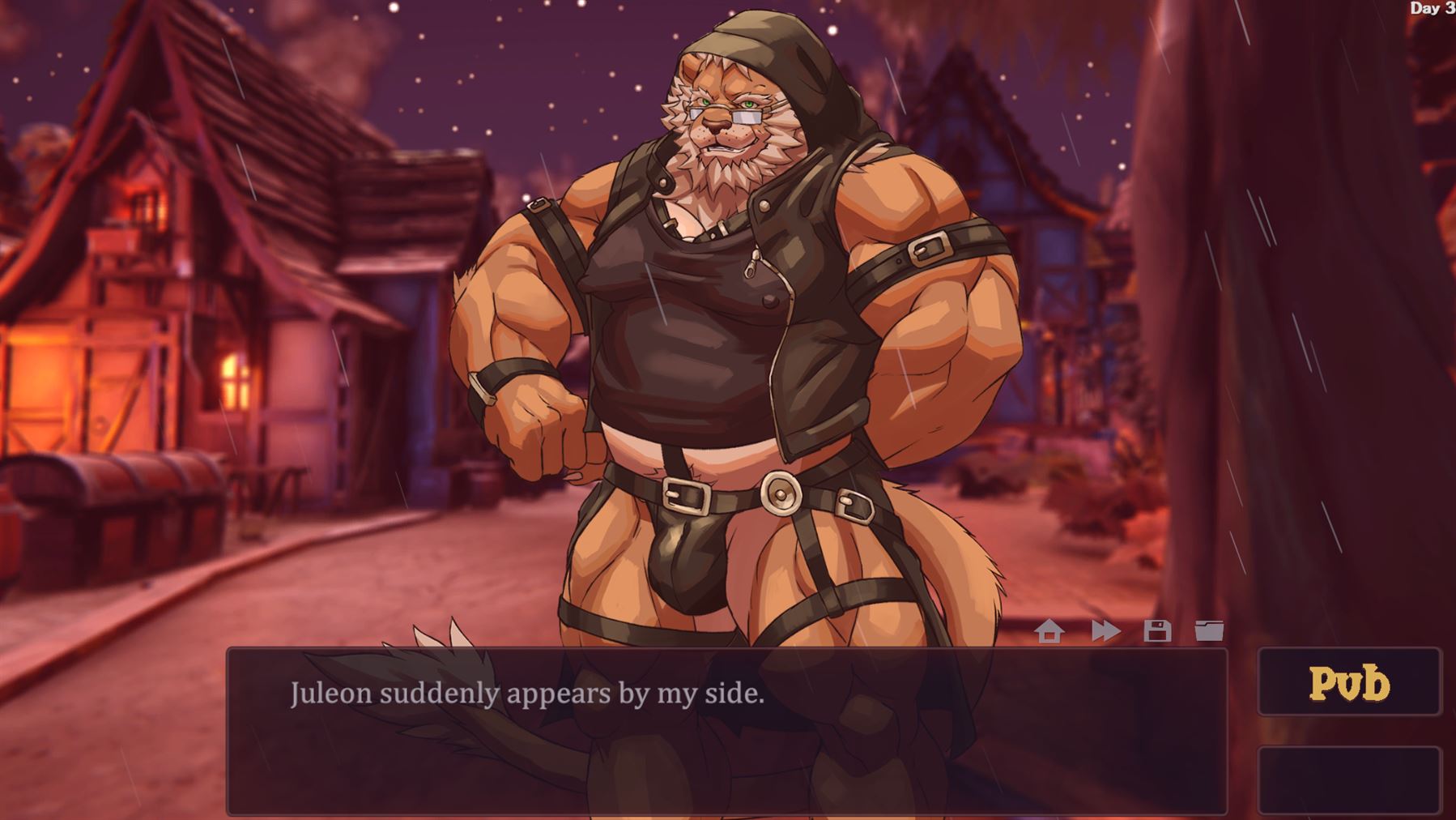Activate the fast-forward skip button
Screen dimensions: 1456x820
[1105, 630]
